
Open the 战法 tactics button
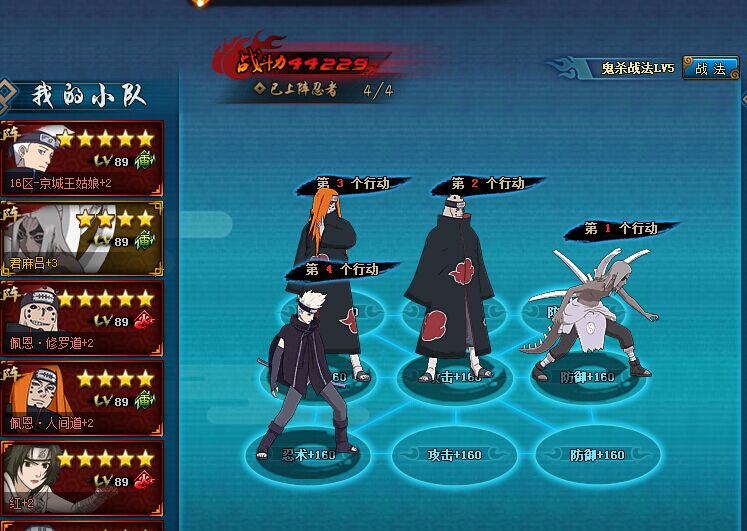click(710, 68)
